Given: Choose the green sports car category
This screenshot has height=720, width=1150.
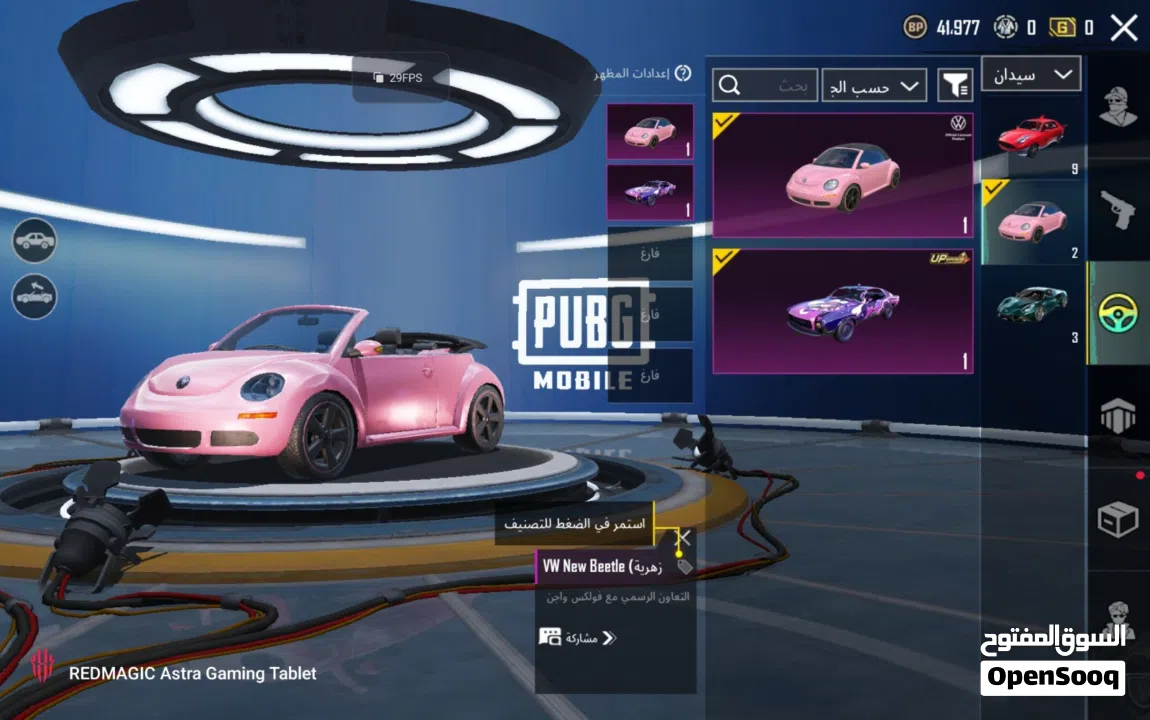Looking at the screenshot, I should [x=1031, y=305].
